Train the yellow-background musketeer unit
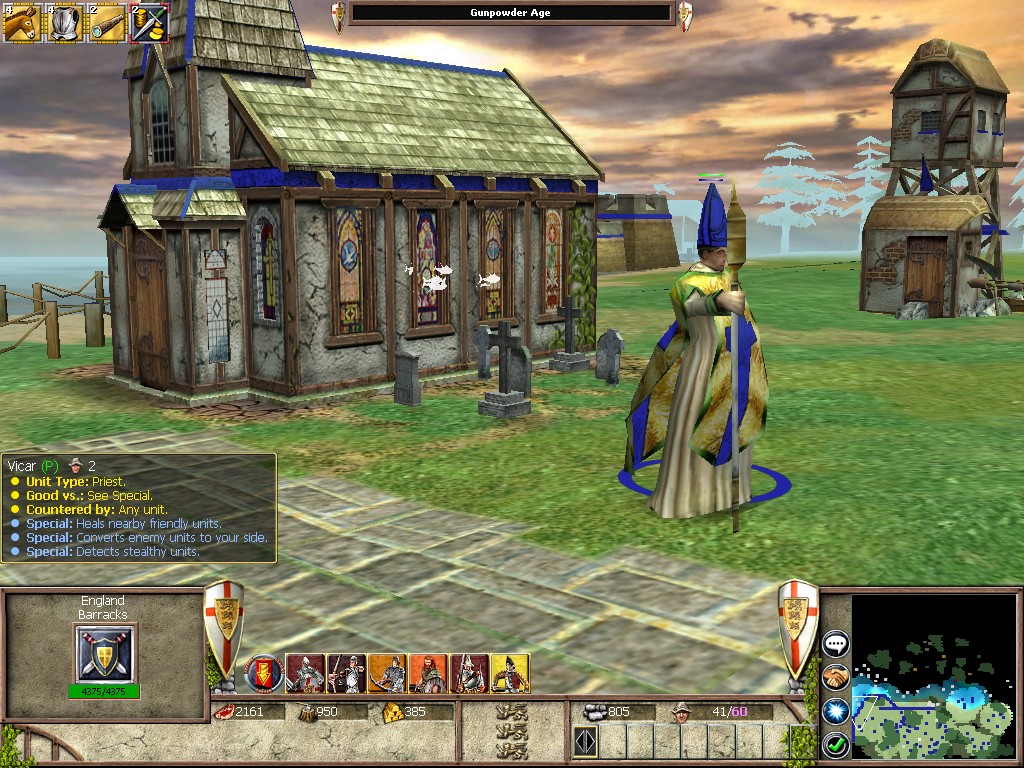The height and width of the screenshot is (768, 1024). [510, 673]
